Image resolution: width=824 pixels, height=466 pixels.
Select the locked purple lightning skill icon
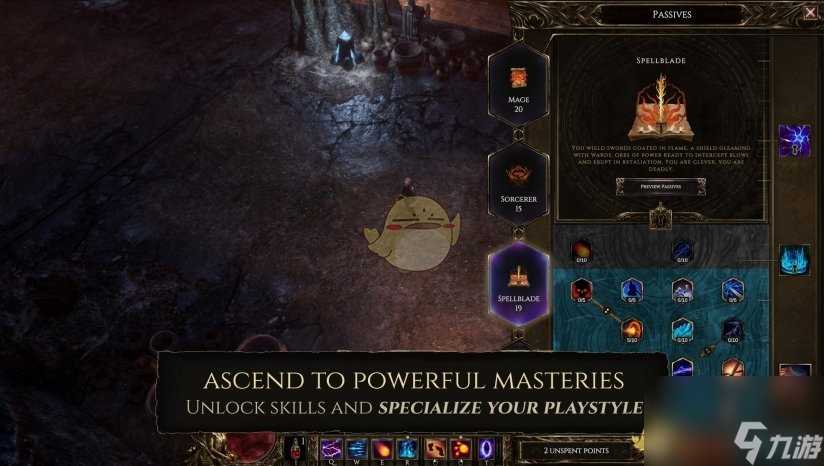click(794, 140)
